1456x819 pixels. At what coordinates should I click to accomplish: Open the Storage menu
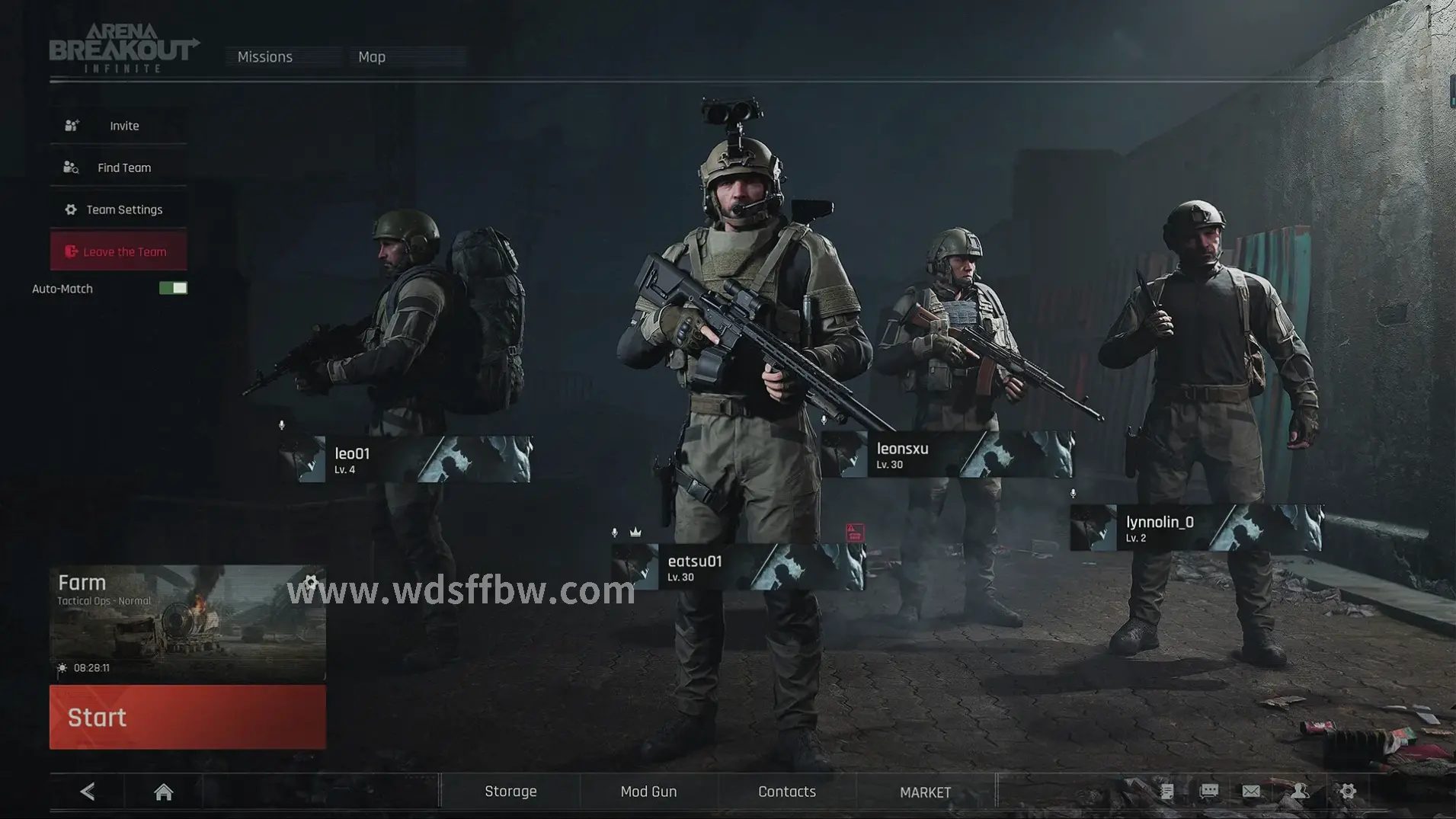[510, 792]
